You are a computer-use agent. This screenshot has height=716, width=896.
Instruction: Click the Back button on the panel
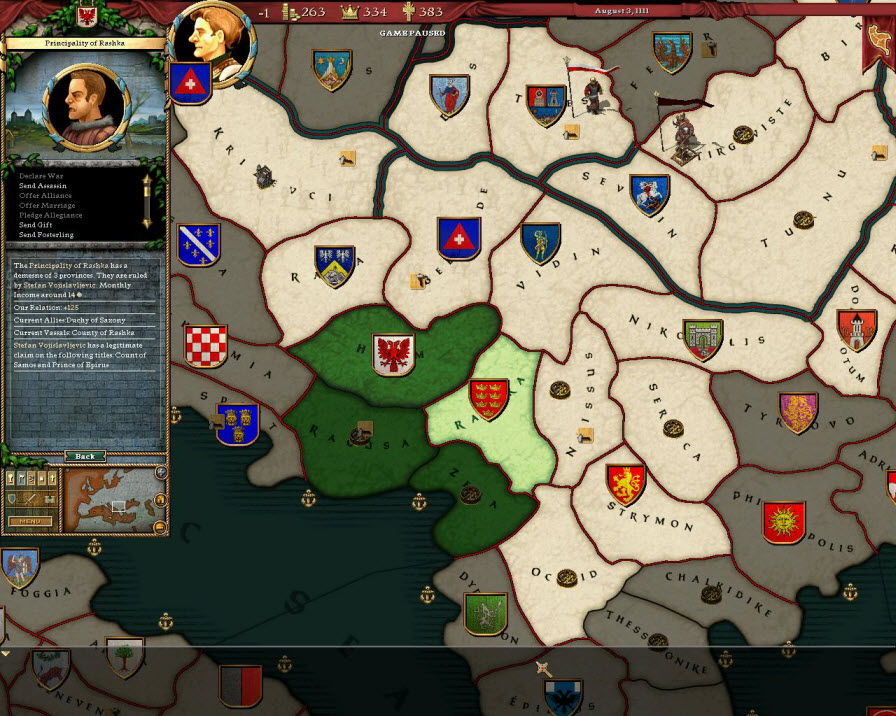pos(85,456)
